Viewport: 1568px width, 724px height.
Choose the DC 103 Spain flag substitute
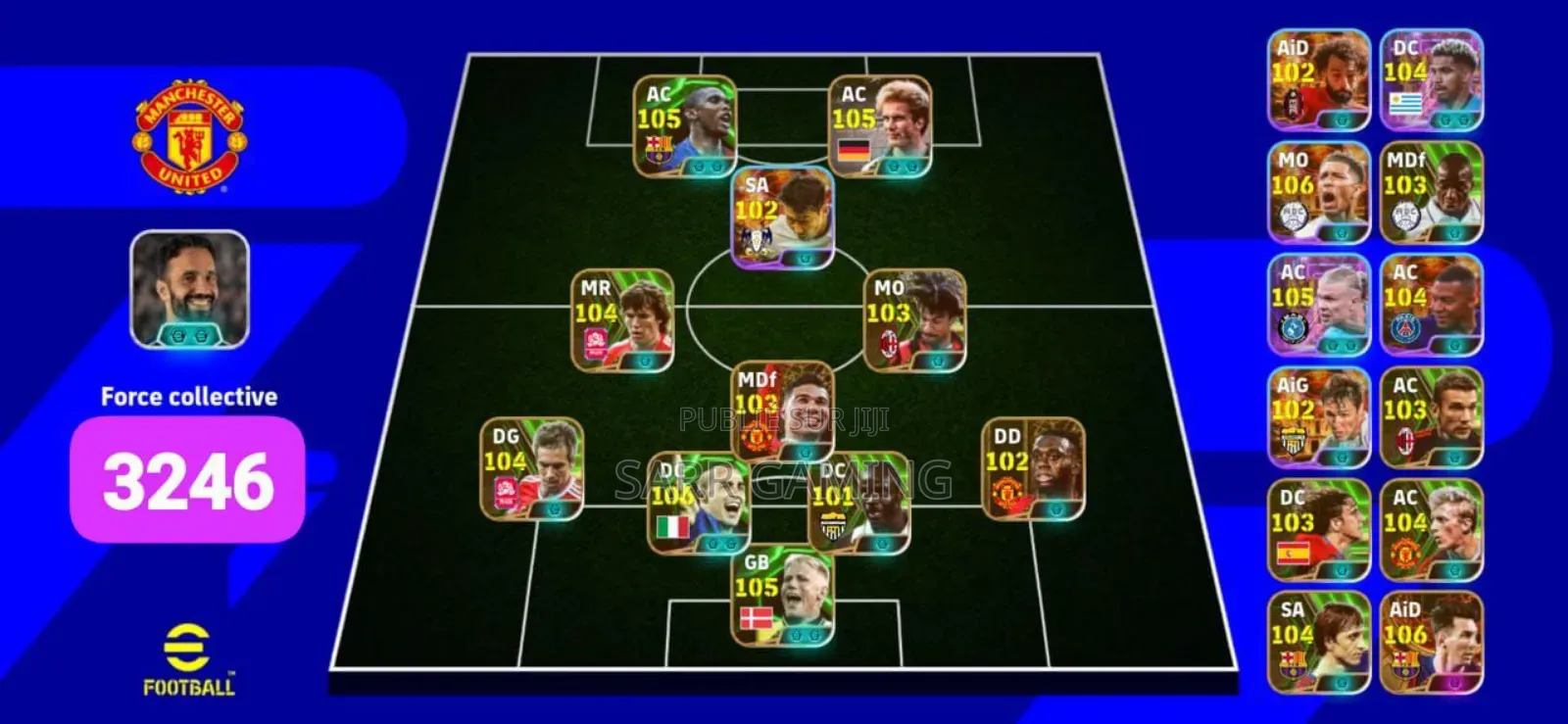[1318, 531]
